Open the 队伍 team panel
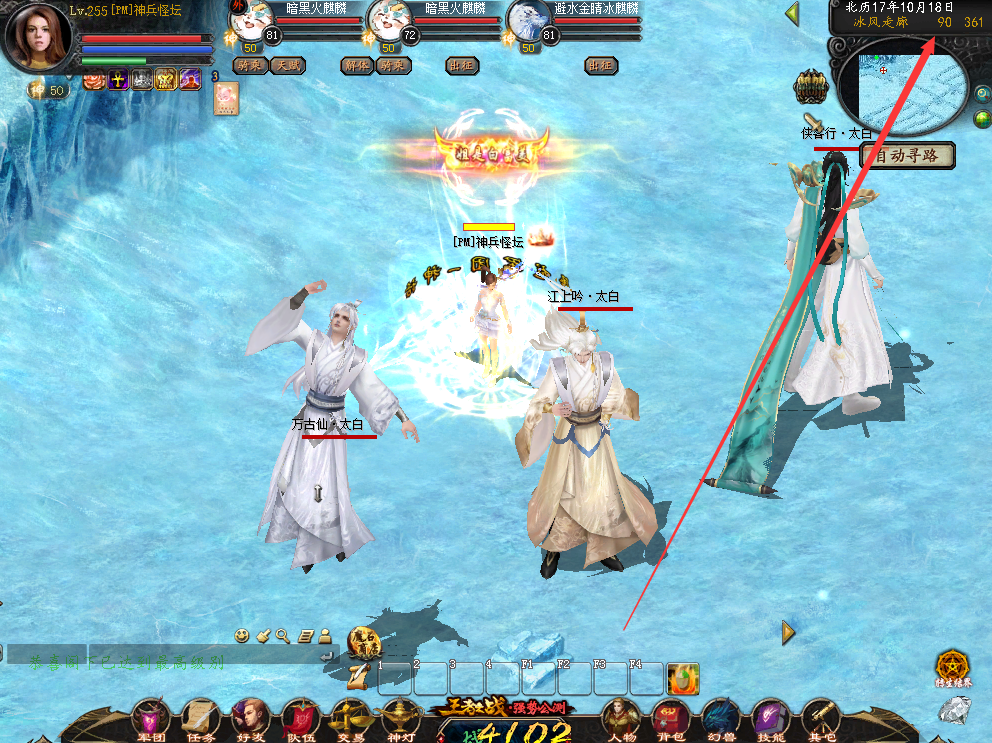The width and height of the screenshot is (992, 743). (x=300, y=717)
